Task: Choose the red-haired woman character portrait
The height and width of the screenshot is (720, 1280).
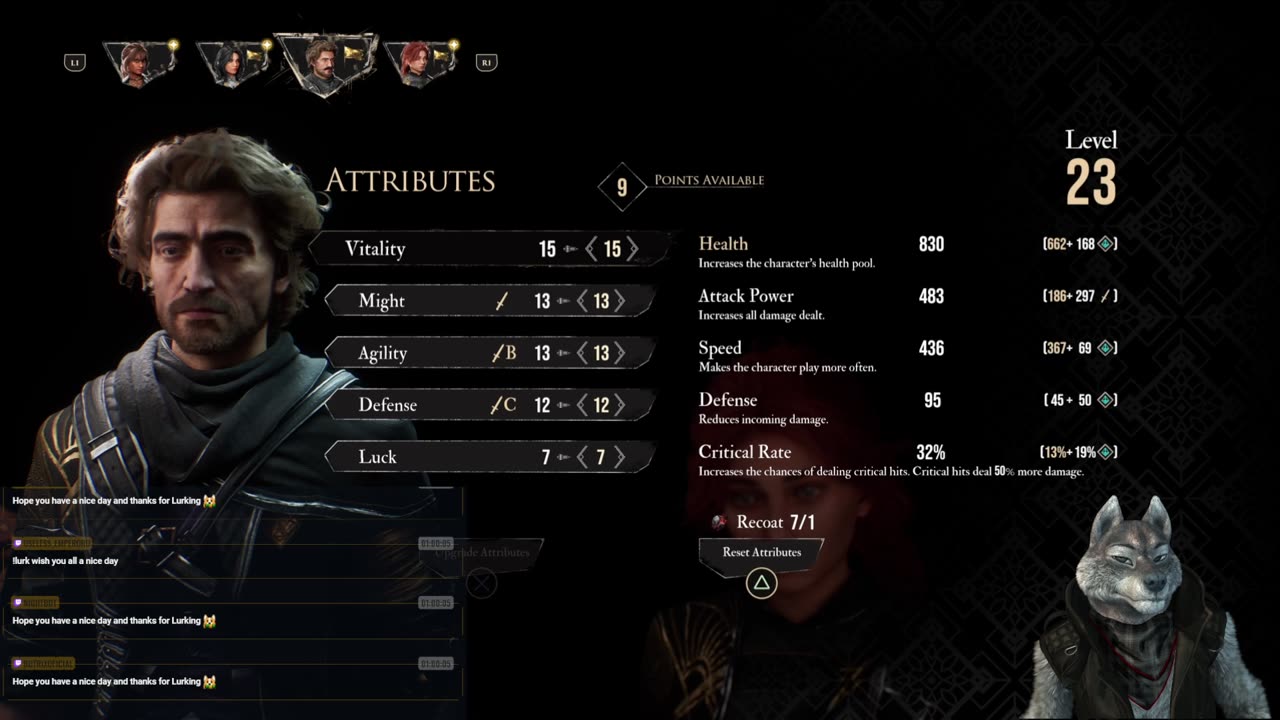Action: tap(419, 62)
